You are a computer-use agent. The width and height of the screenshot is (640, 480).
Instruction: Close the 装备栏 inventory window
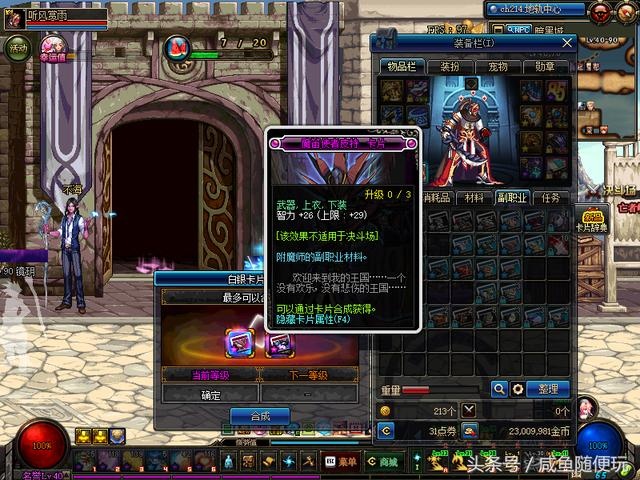tap(568, 43)
